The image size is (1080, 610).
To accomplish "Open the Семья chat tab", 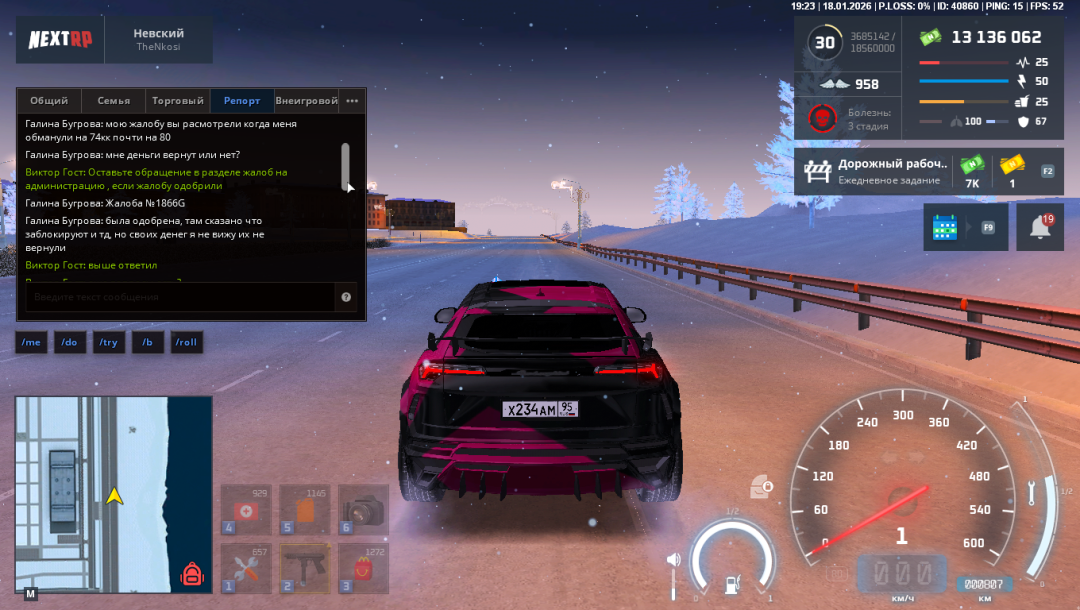I will pyautogui.click(x=113, y=101).
